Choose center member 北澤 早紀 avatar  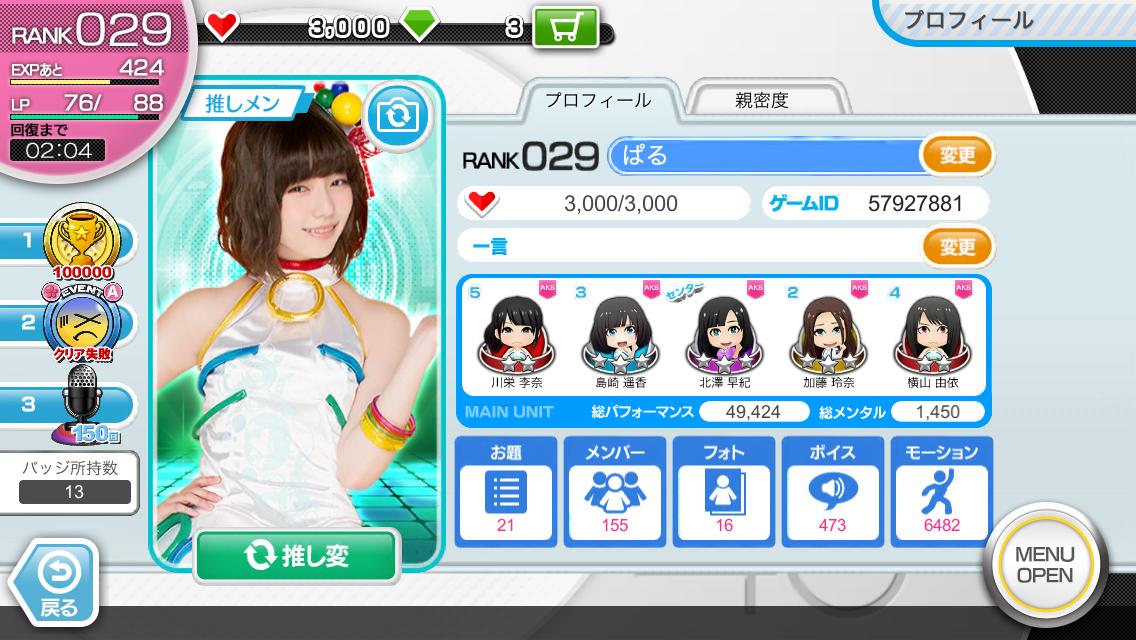coord(725,334)
